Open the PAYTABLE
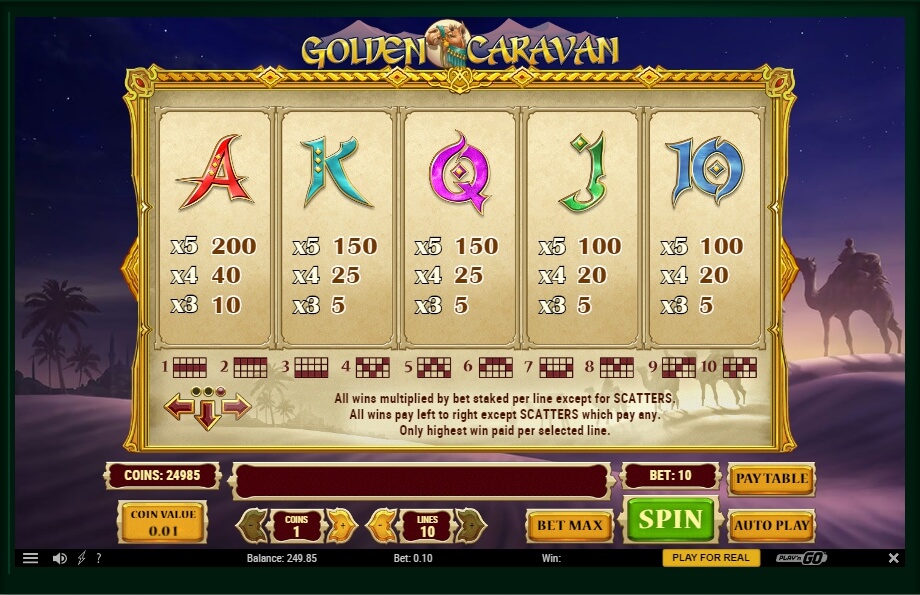 coord(771,479)
